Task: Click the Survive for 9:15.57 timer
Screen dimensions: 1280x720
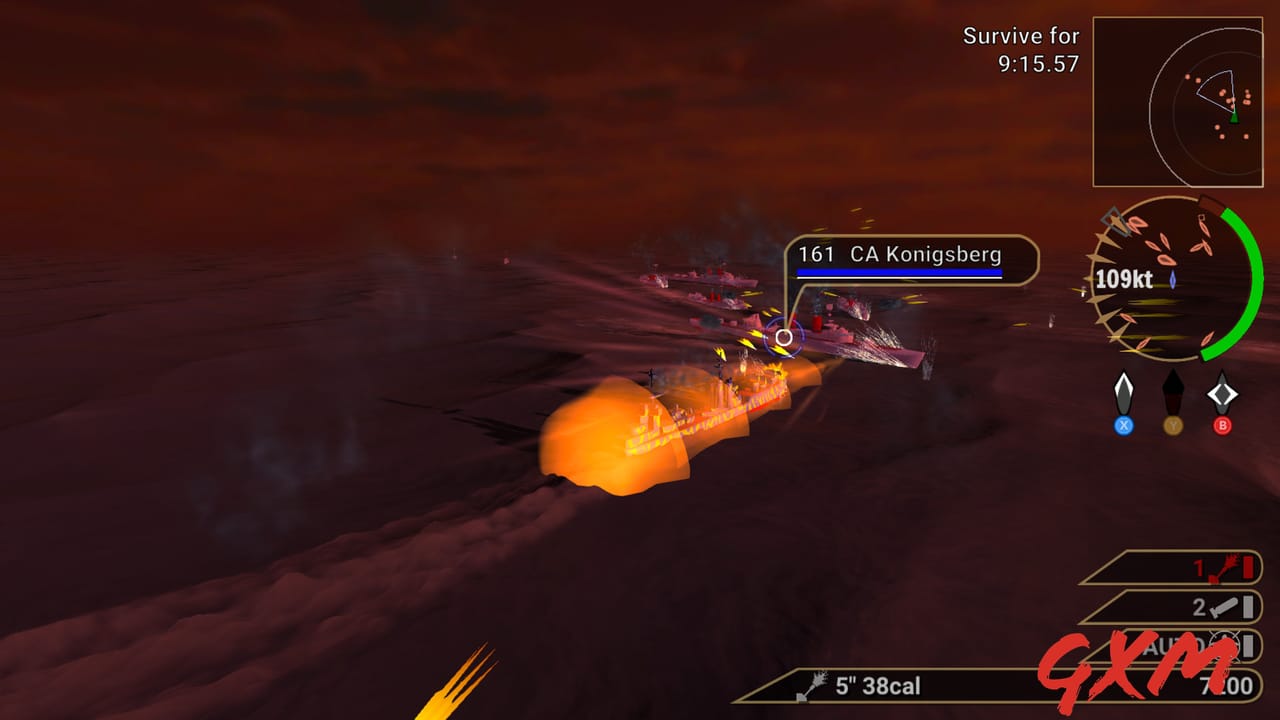Action: tap(1021, 47)
